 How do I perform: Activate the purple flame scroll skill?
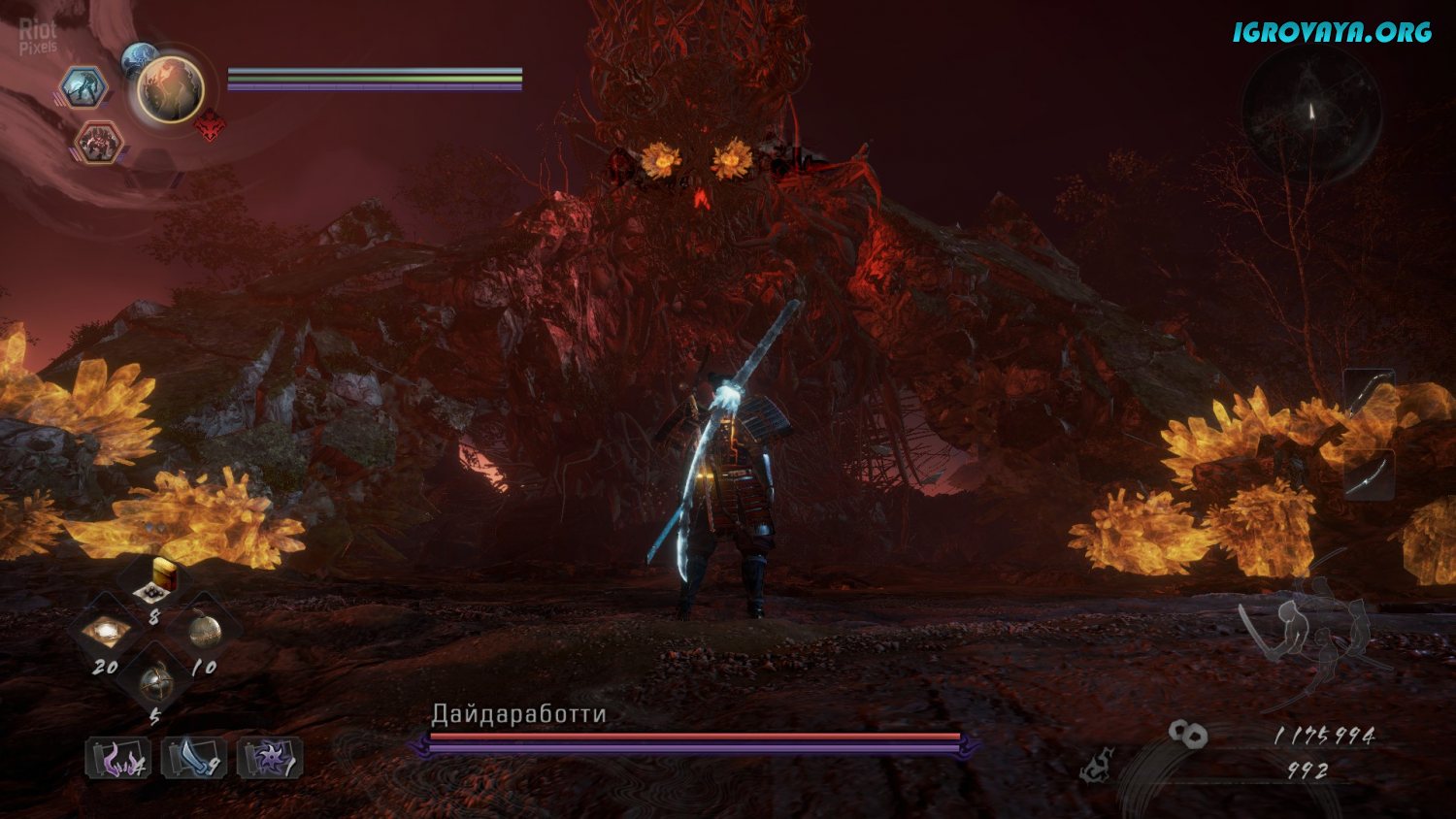coord(118,759)
